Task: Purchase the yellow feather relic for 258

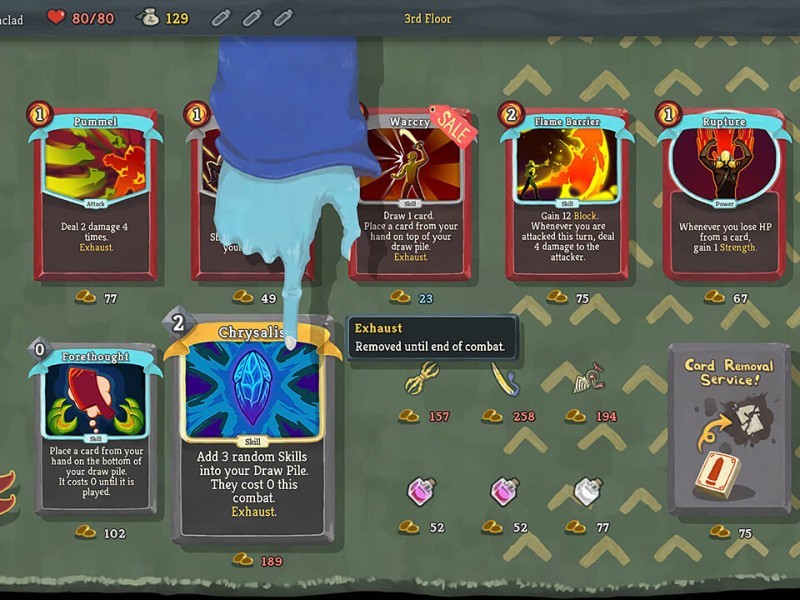Action: pos(504,380)
